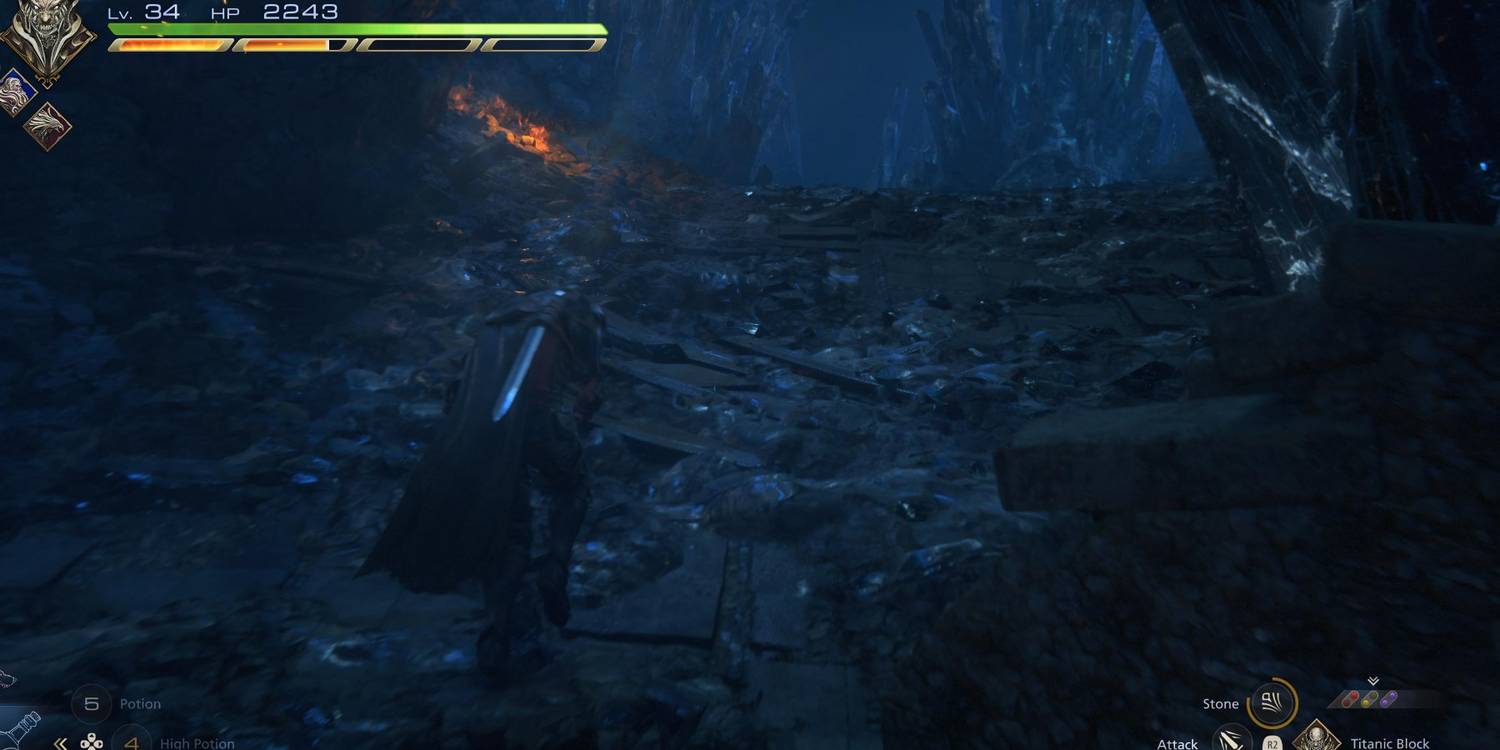Click the Potion shortcut label
1500x750 pixels.
click(x=140, y=704)
